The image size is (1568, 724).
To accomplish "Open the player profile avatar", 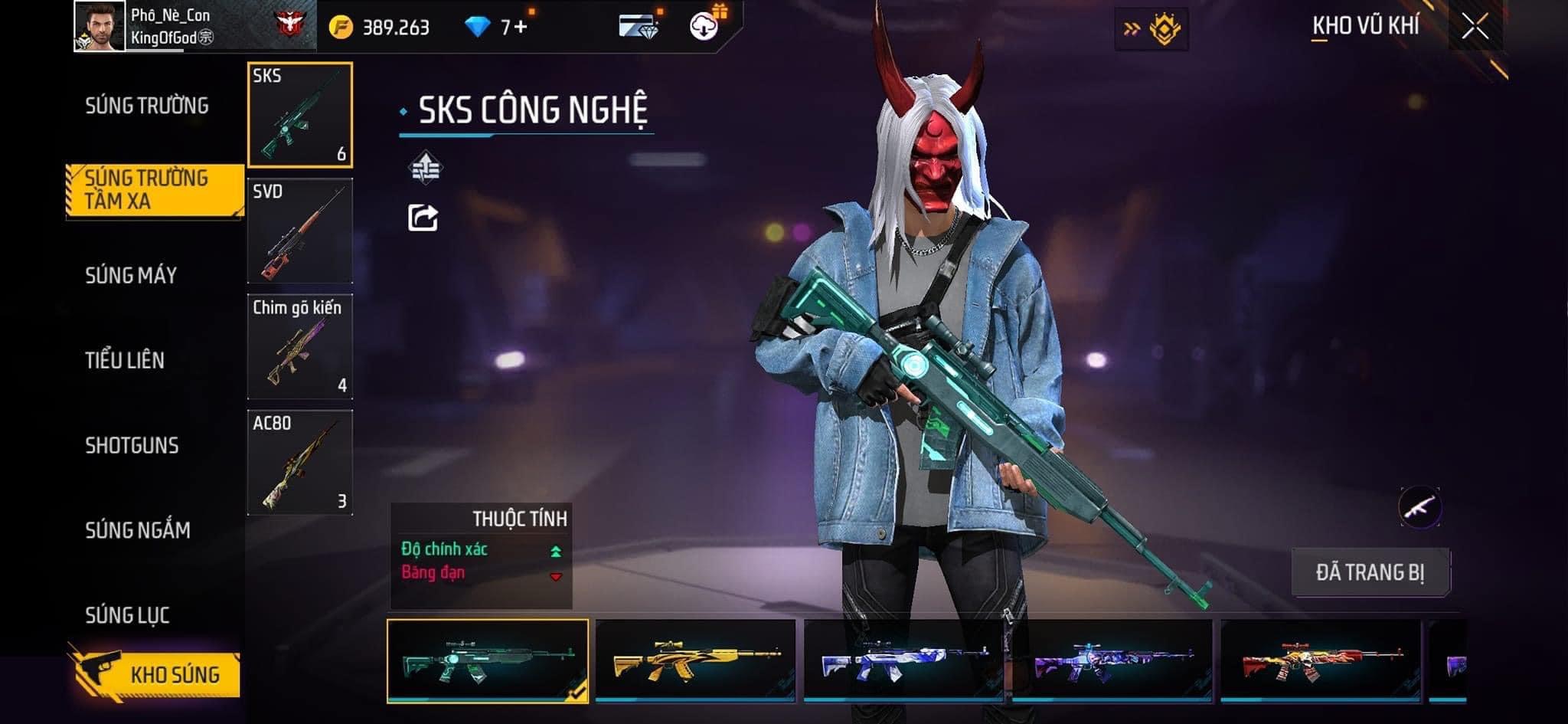I will coord(100,26).
